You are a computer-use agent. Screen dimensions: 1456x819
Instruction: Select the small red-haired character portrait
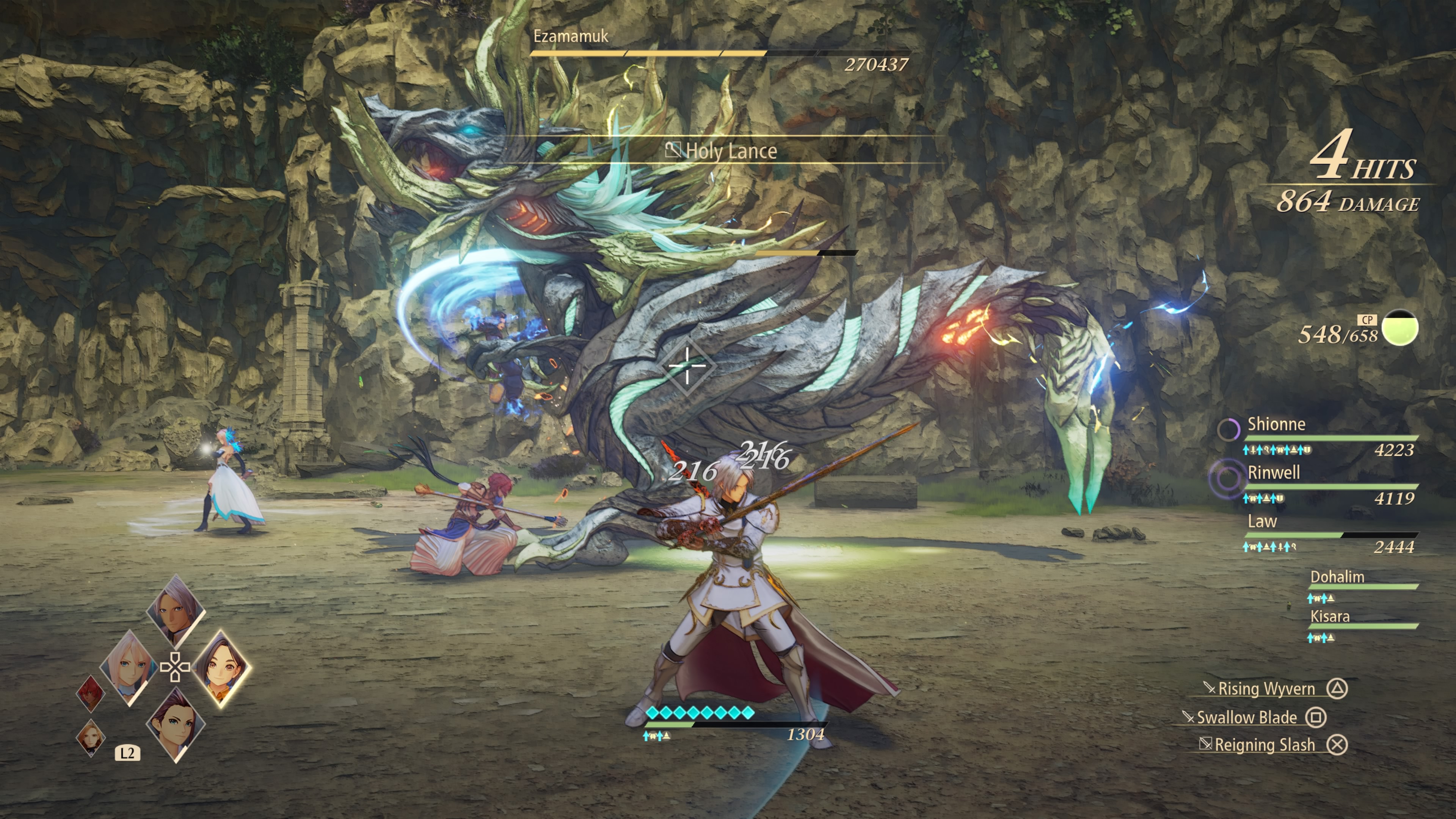click(91, 693)
